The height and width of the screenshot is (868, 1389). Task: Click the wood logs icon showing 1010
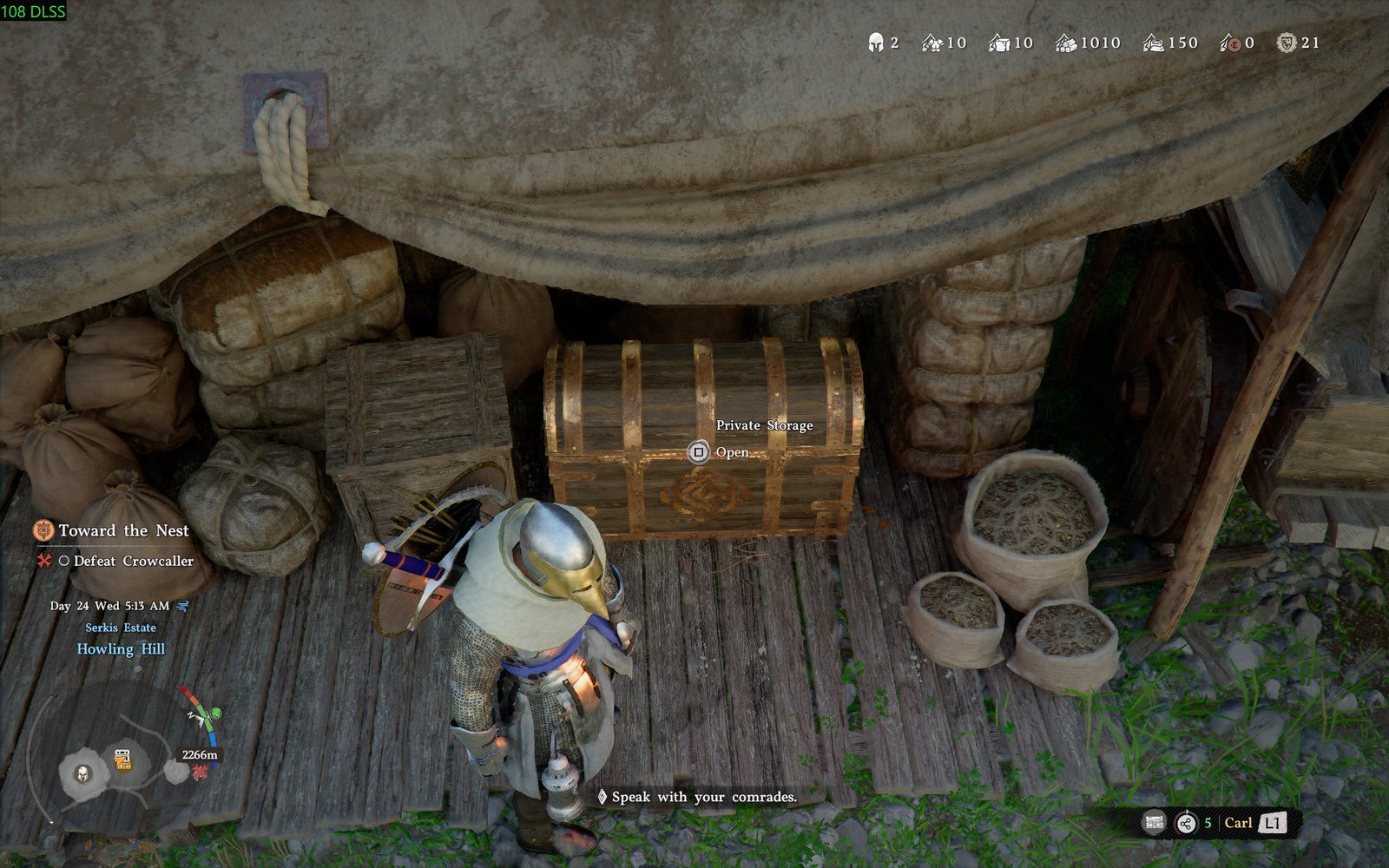pyautogui.click(x=1065, y=41)
